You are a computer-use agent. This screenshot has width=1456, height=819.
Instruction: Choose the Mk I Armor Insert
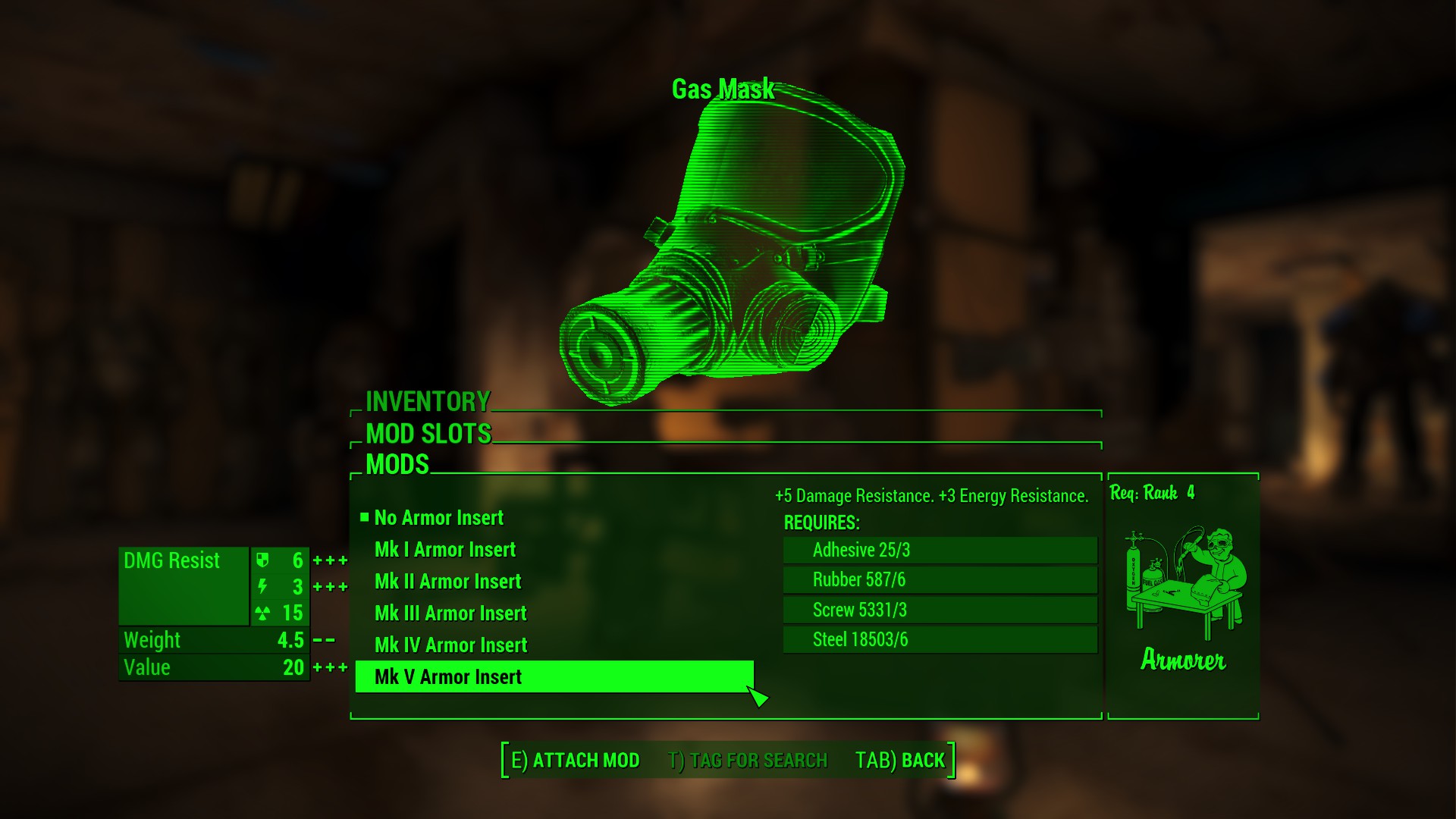444,550
